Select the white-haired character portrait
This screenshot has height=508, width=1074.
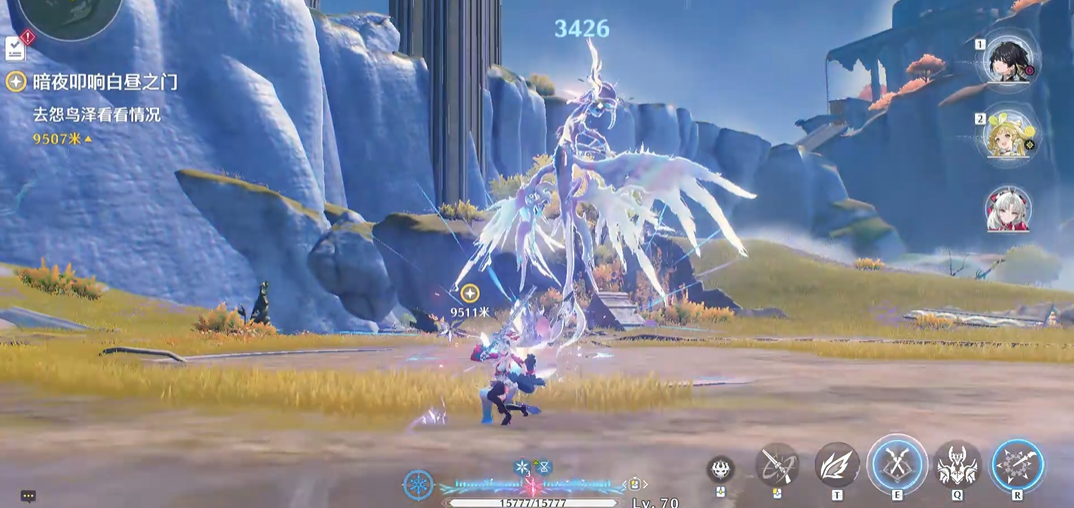pyautogui.click(x=1008, y=208)
